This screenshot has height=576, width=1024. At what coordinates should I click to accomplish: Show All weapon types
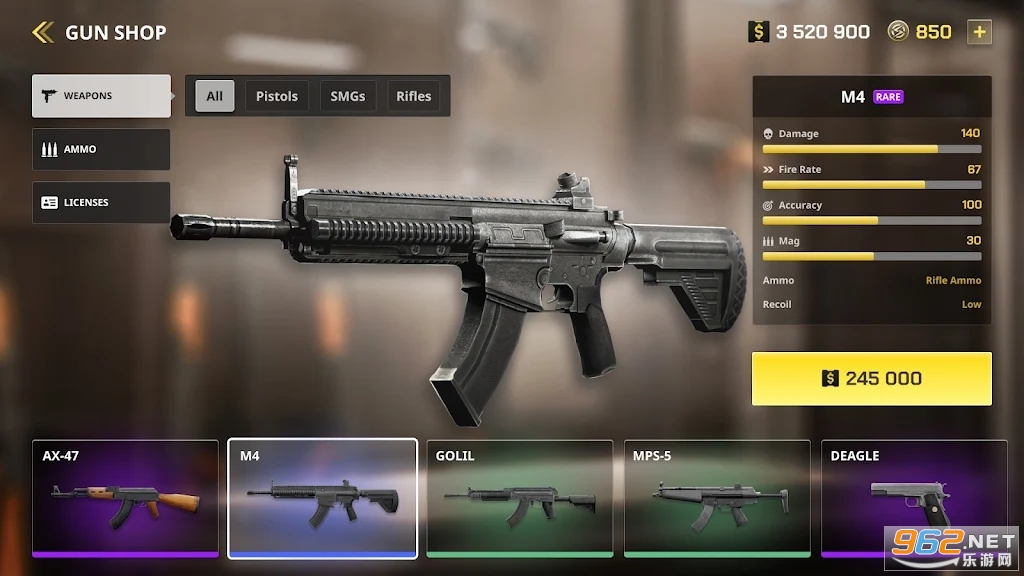(215, 96)
